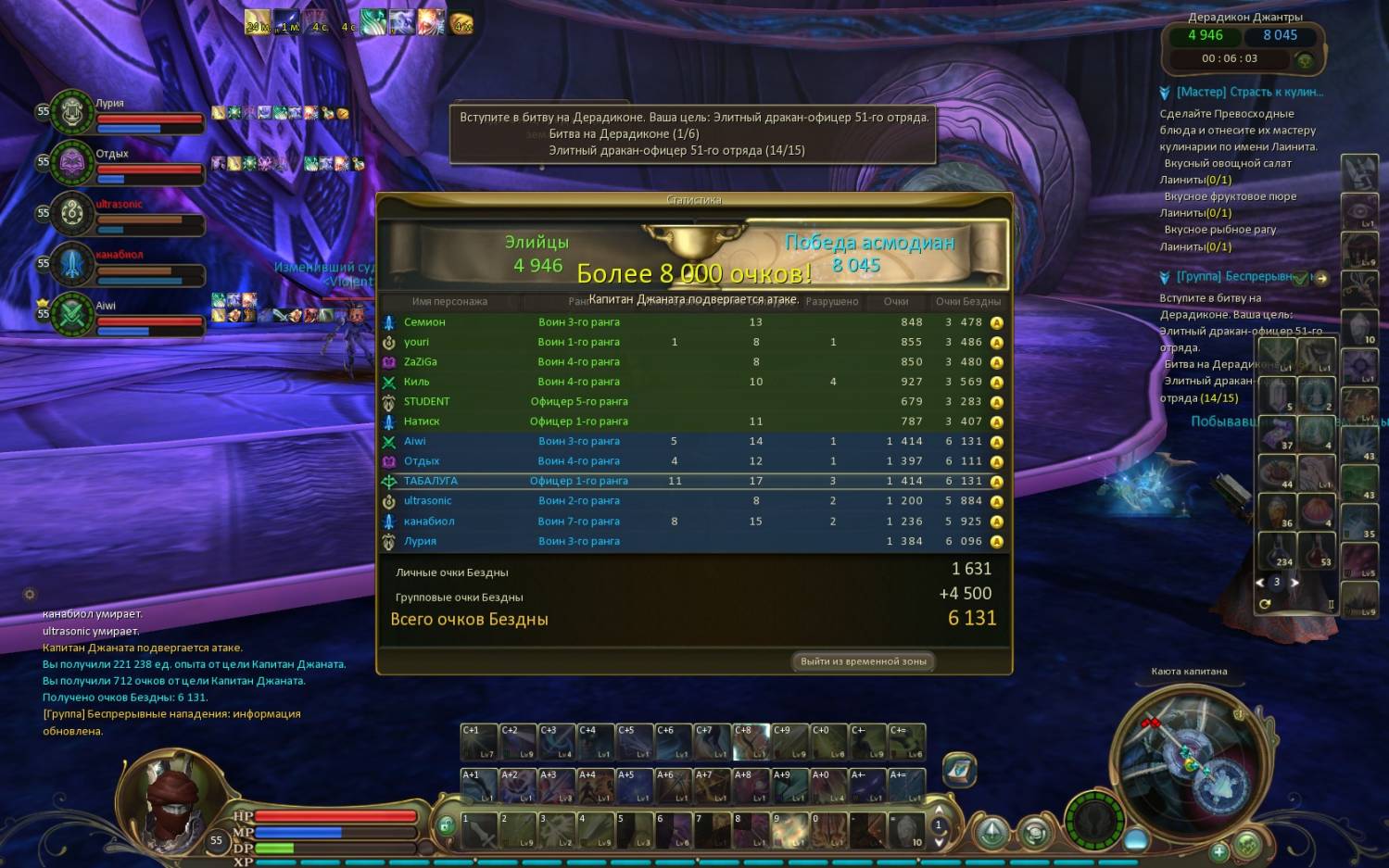1389x868 pixels.
Task: Go to the next side quickbar page
Action: pyautogui.click(x=1294, y=583)
